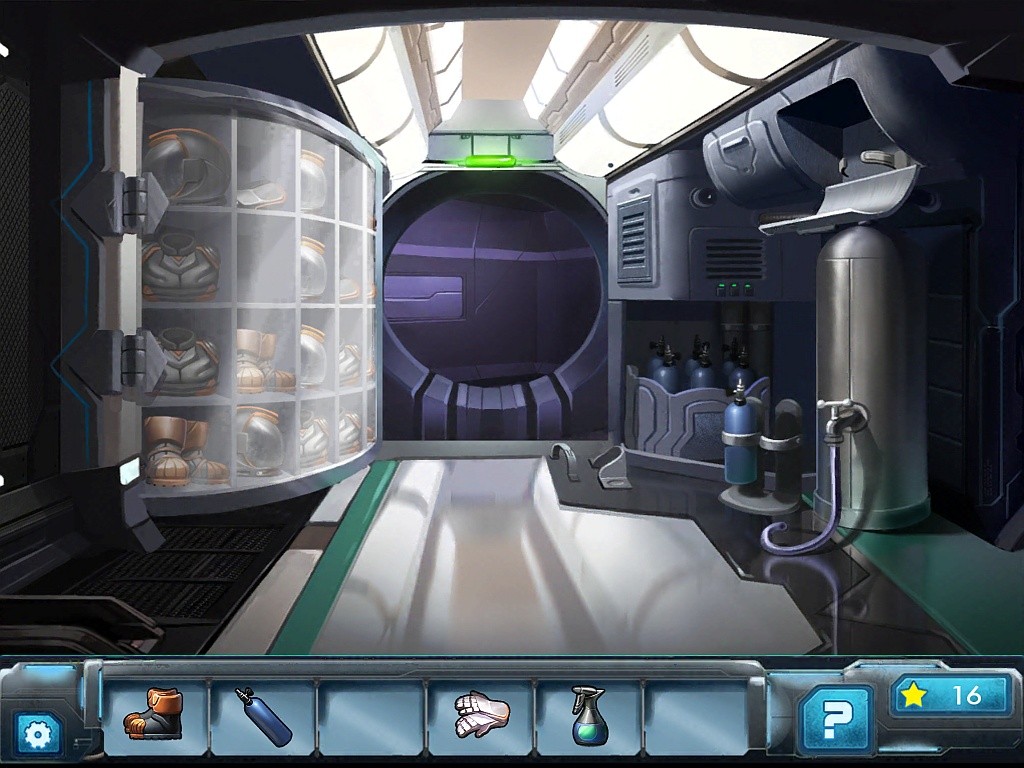Choose the white gloves inventory item
This screenshot has height=768, width=1024.
point(481,716)
